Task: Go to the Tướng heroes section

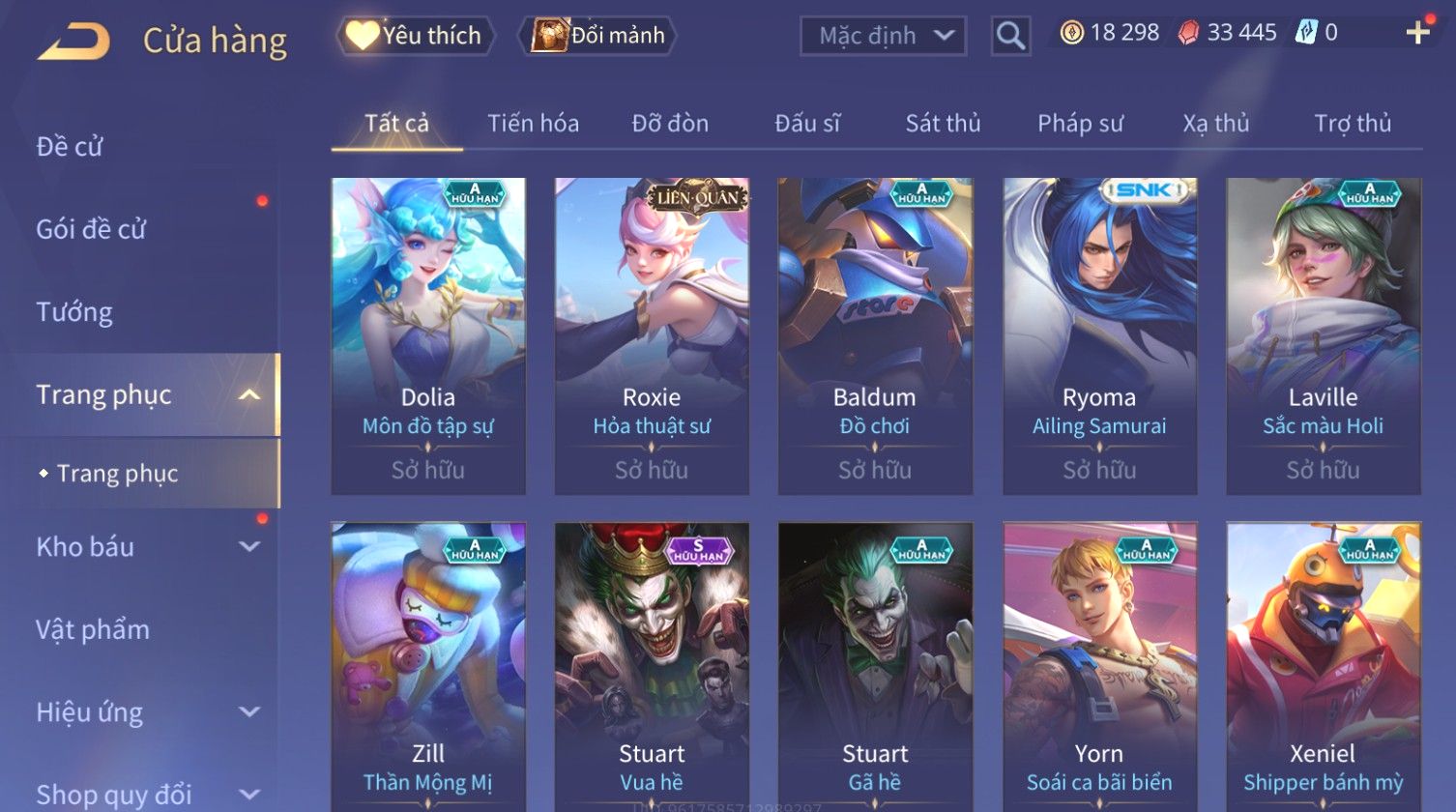Action: point(74,312)
